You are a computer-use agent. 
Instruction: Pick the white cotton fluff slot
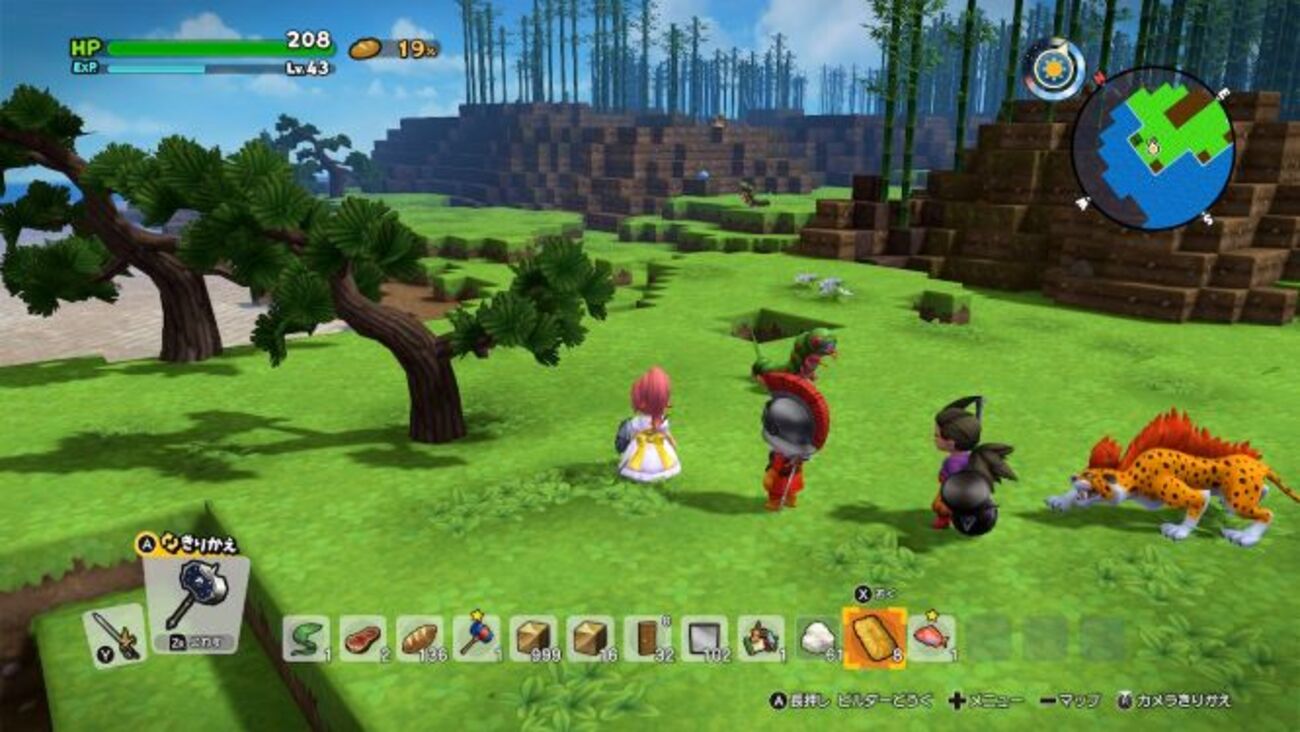pos(818,638)
